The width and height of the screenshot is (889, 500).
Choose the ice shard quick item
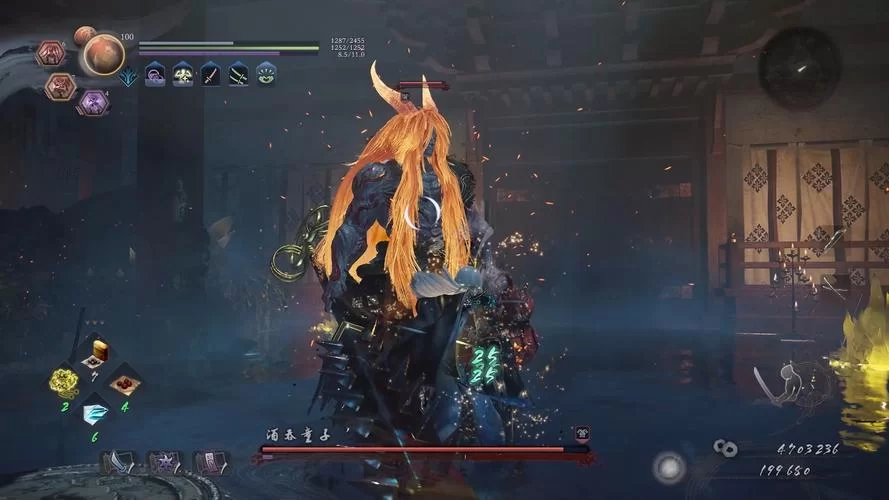(96, 410)
